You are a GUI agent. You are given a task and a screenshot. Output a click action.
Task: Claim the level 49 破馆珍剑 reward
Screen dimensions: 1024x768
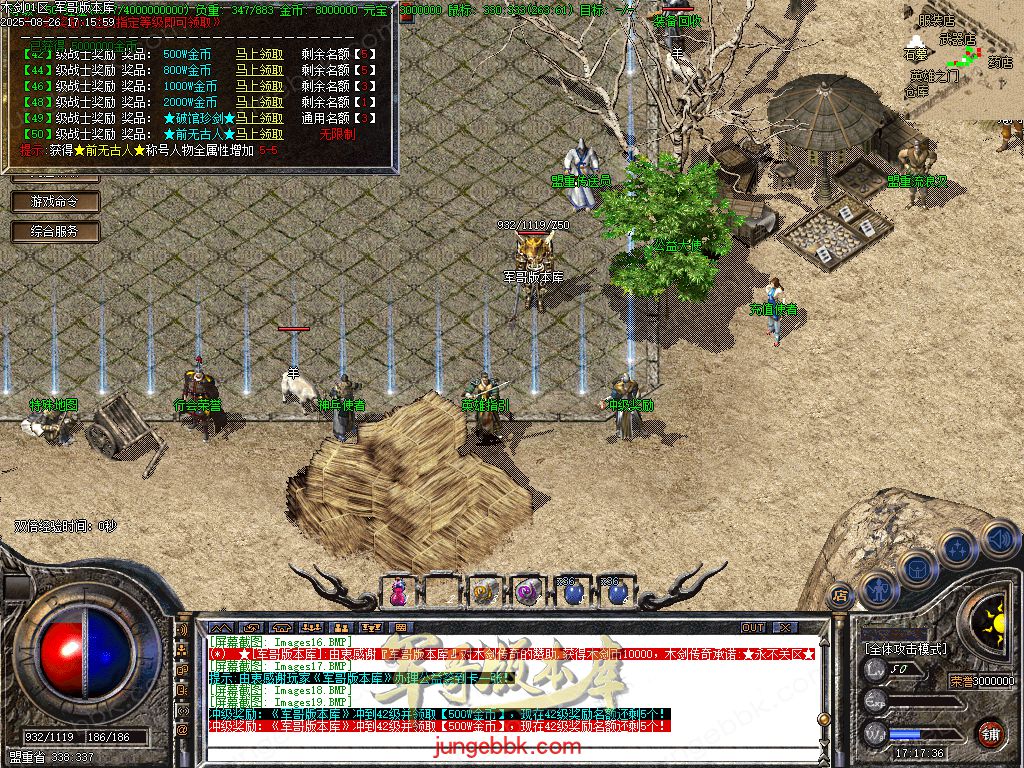click(x=259, y=118)
